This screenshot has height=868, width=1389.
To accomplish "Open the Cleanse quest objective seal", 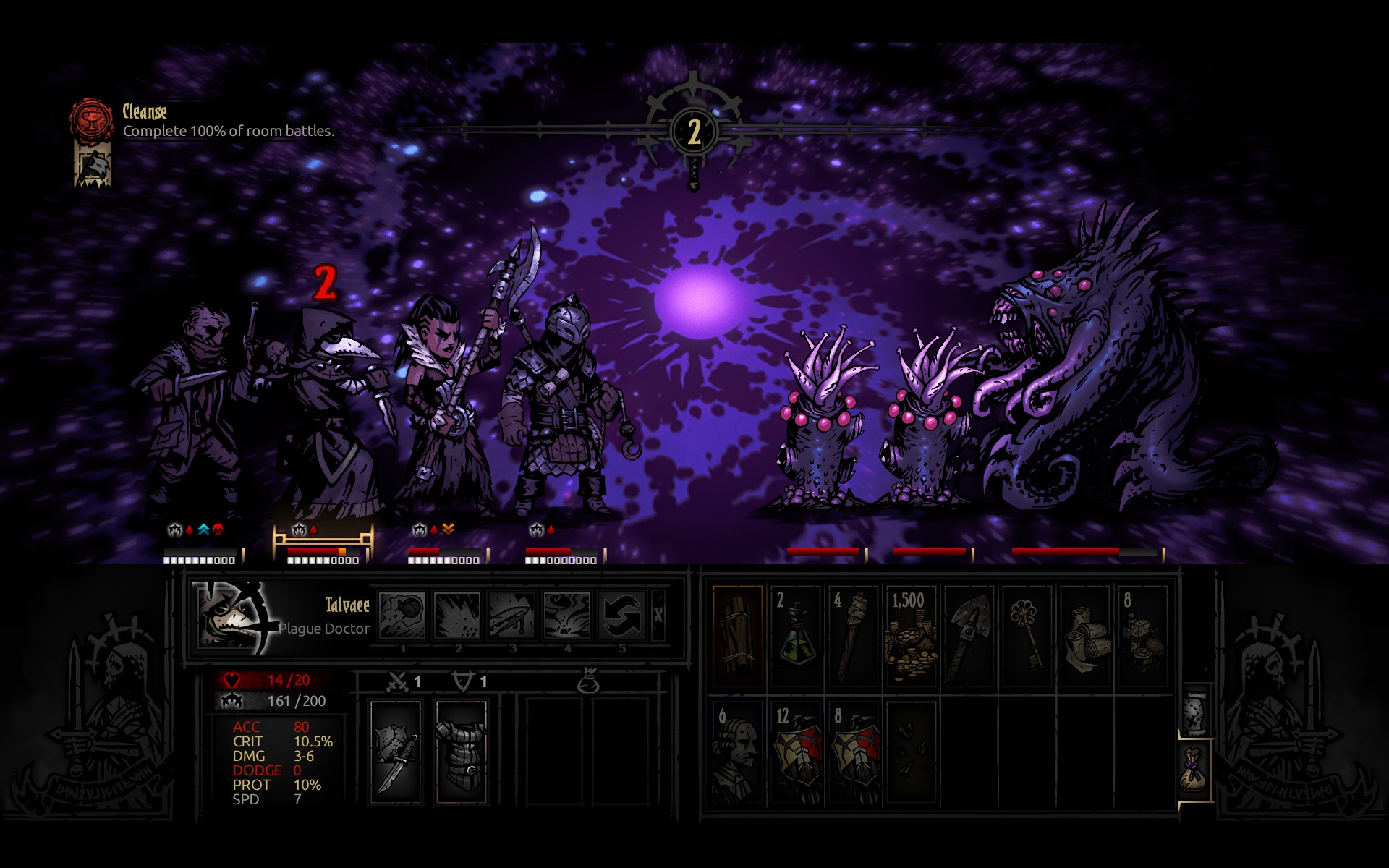I will click(x=91, y=120).
